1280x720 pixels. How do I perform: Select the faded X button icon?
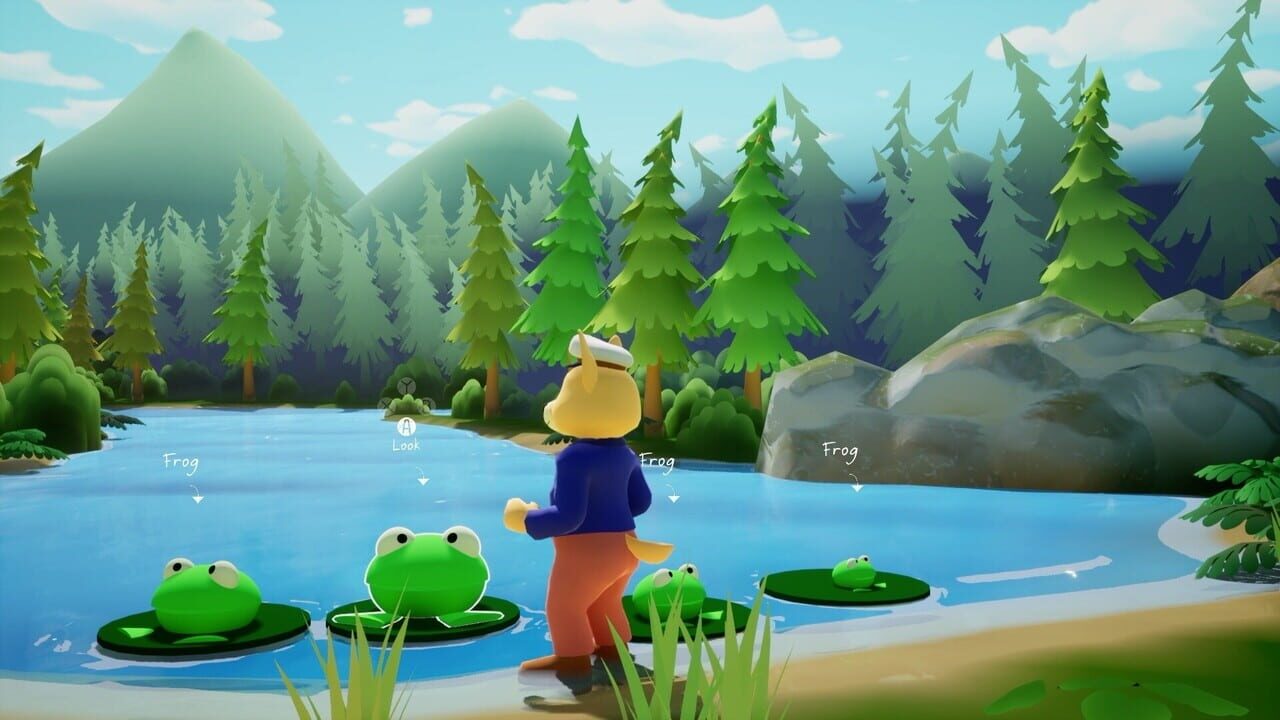click(385, 403)
